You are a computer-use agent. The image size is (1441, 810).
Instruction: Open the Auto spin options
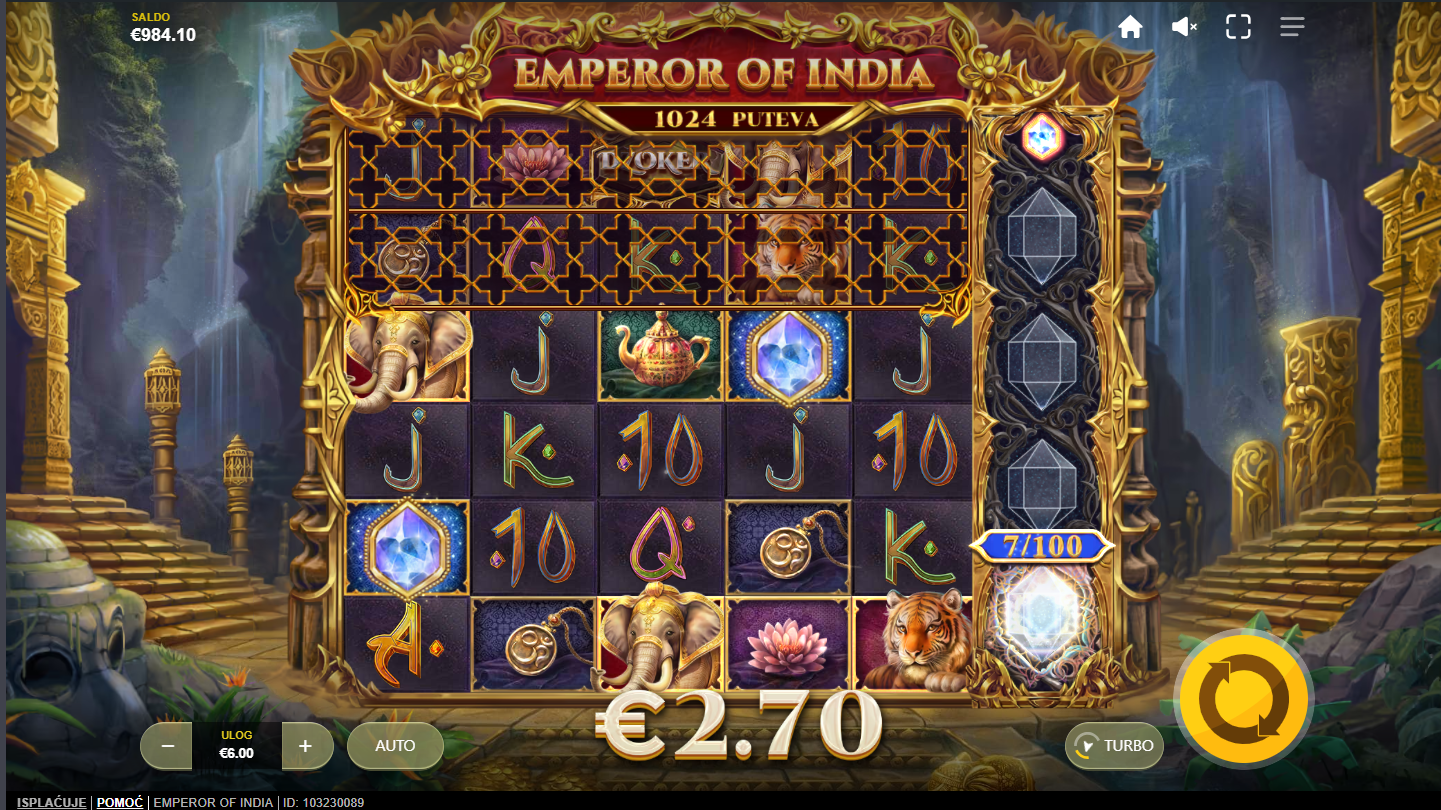click(395, 746)
